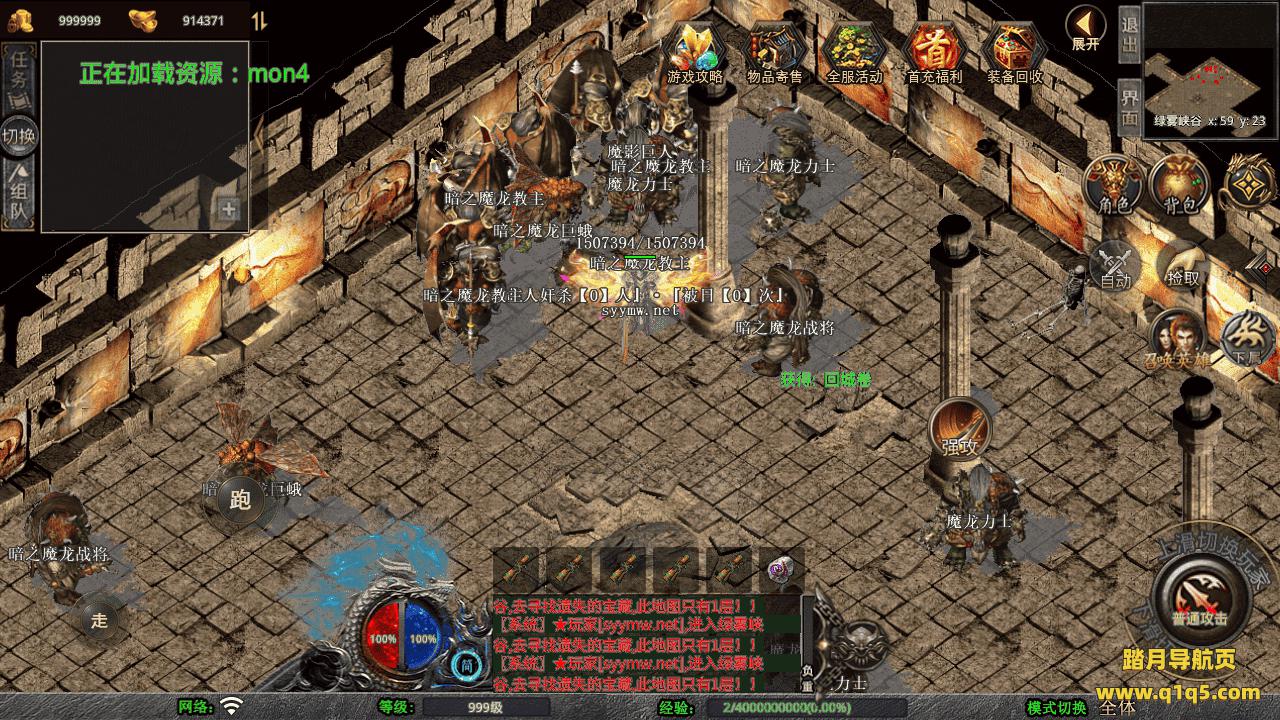The image size is (1280, 720).
Task: Toggle 自动 auto-combat
Action: 1115,268
